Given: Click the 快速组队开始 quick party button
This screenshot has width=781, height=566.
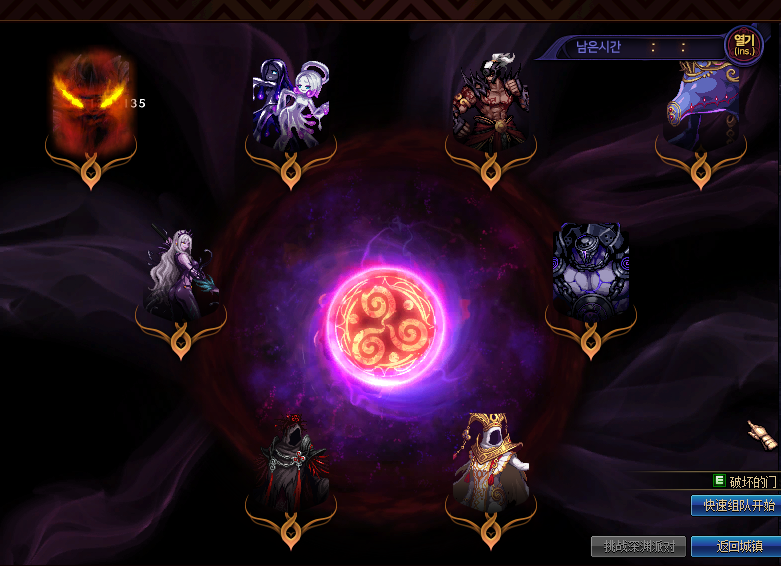Looking at the screenshot, I should [735, 505].
